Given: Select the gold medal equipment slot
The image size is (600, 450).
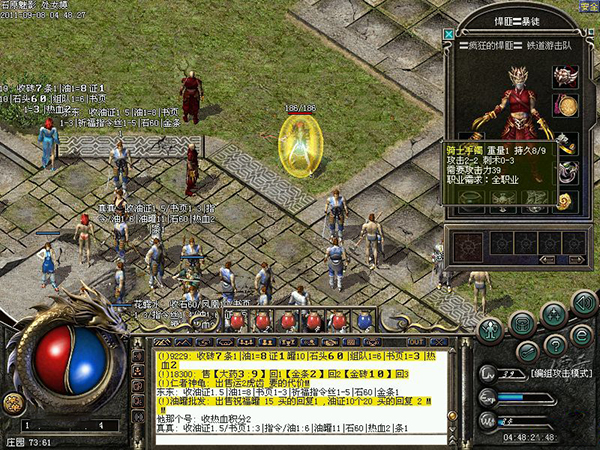Looking at the screenshot, I should [567, 106].
